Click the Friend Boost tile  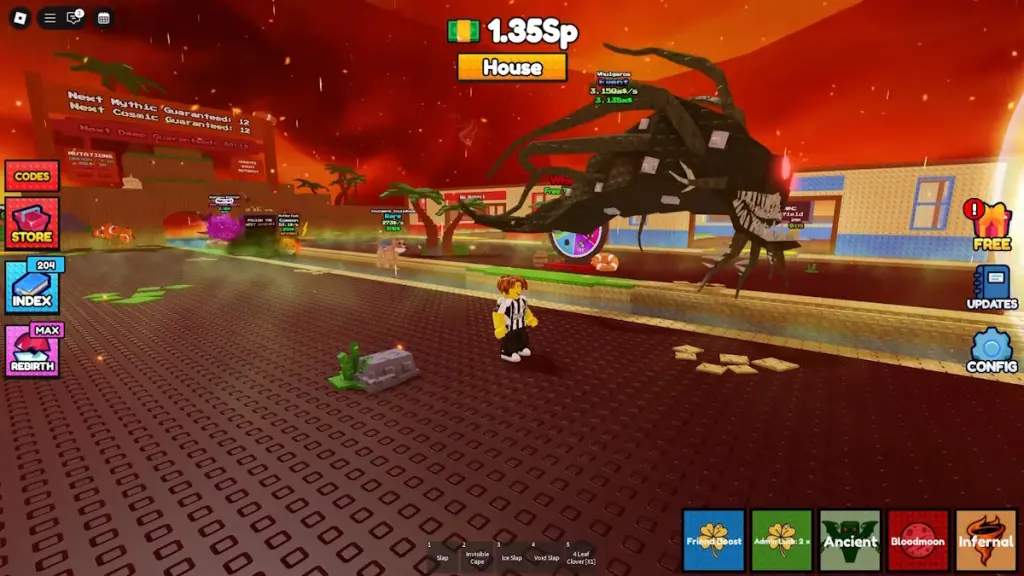(x=714, y=541)
